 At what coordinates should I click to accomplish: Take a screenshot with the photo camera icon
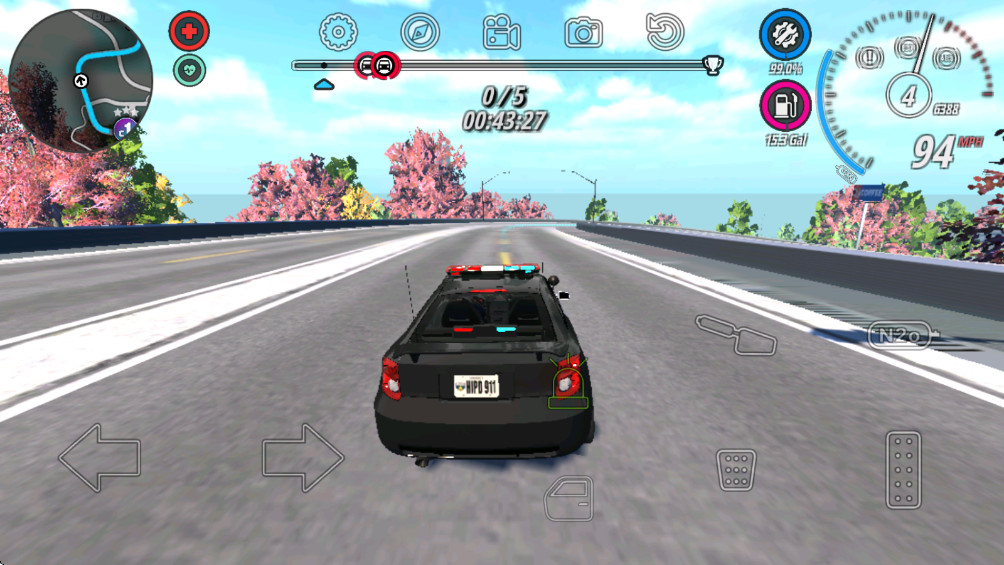pyautogui.click(x=583, y=33)
